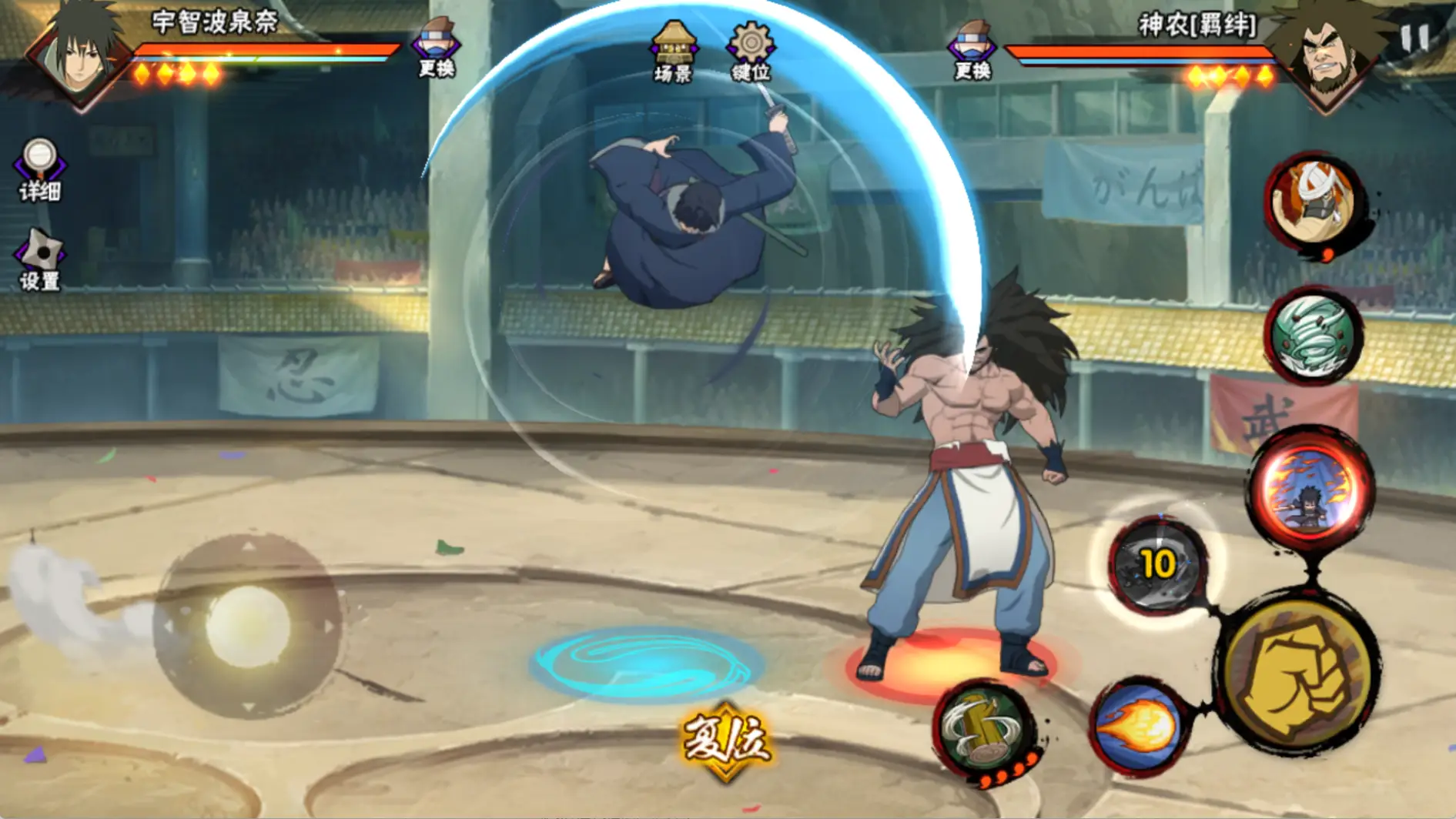
Task: Open the 设置 settings shuriken icon
Action: 39,259
